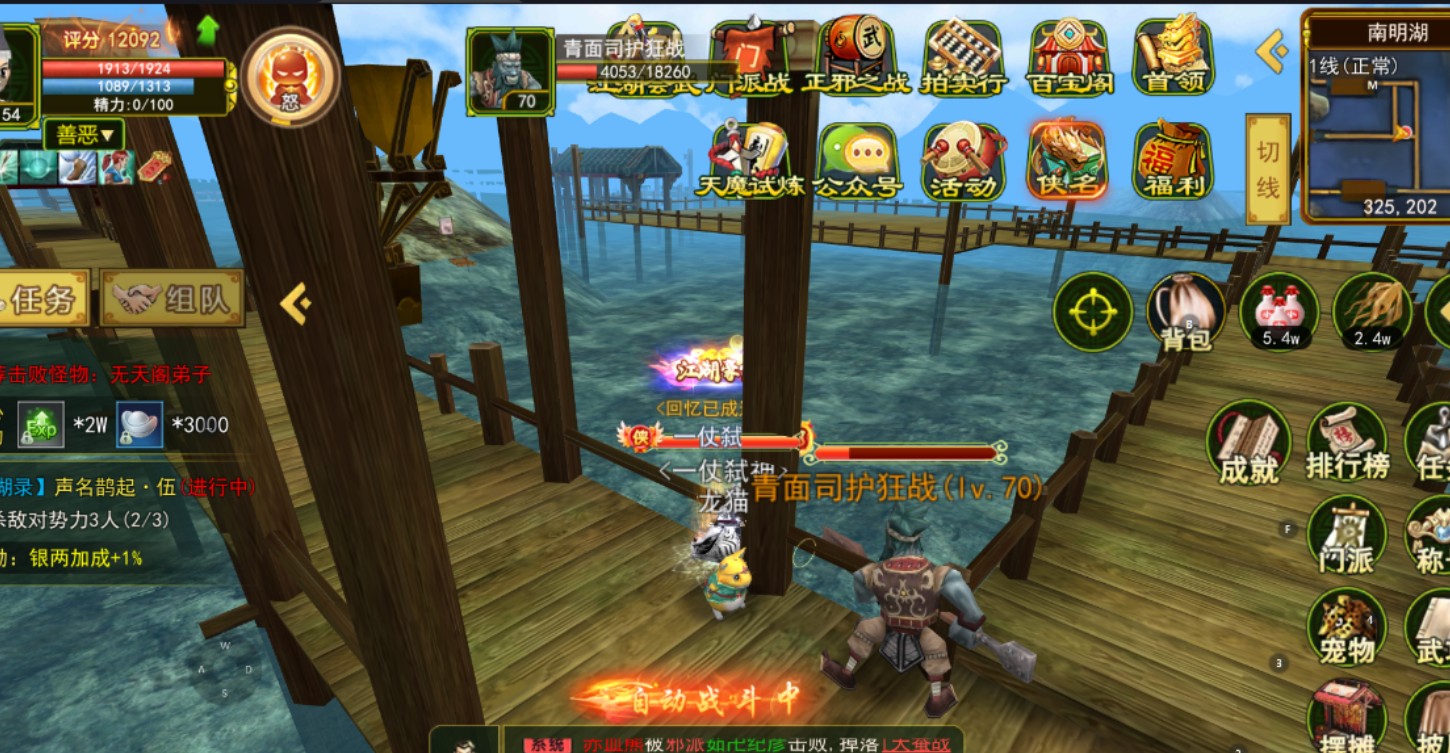Click the 切线 switch line button

[x=1268, y=169]
